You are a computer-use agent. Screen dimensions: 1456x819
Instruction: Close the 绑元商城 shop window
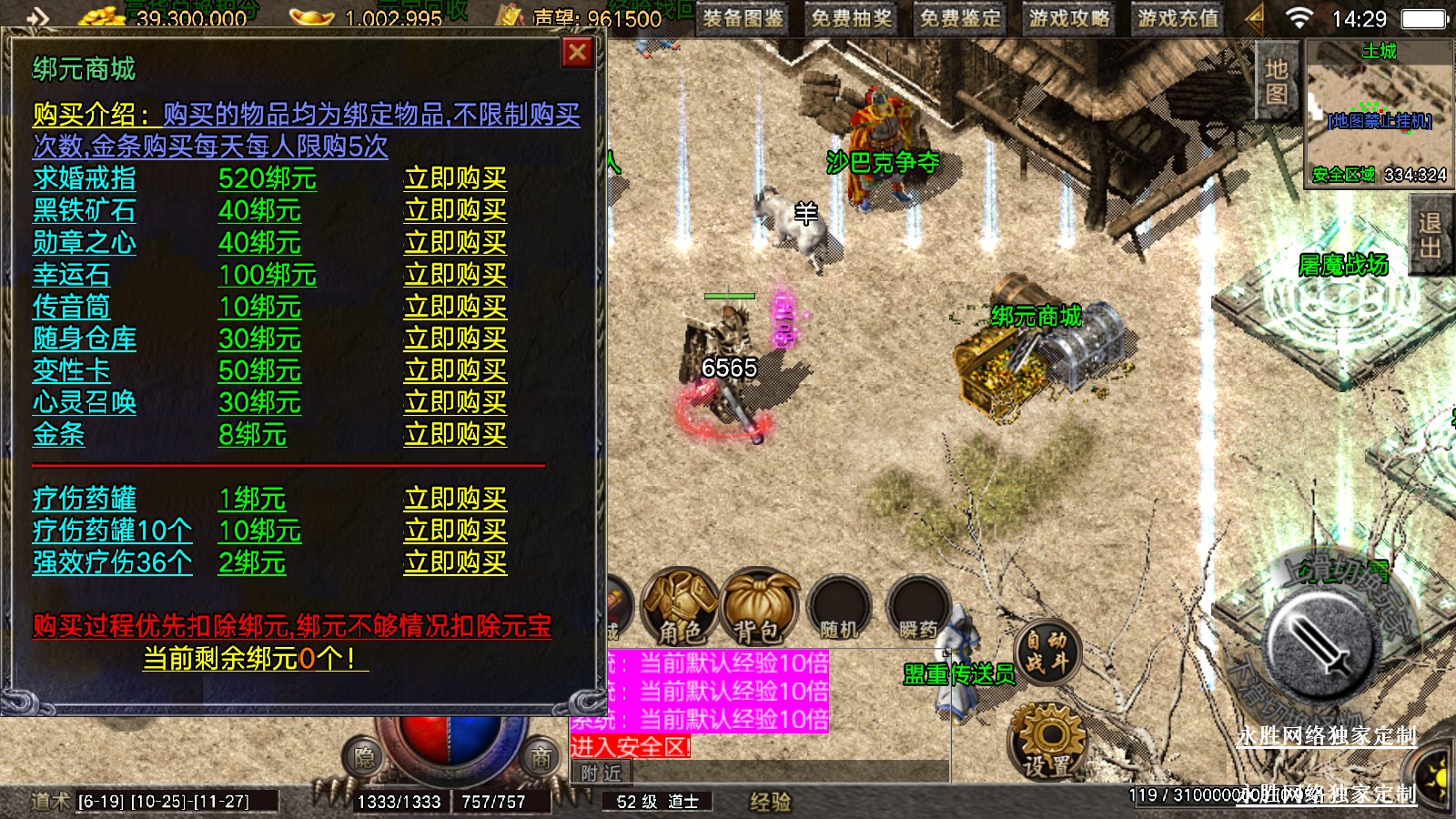(577, 53)
